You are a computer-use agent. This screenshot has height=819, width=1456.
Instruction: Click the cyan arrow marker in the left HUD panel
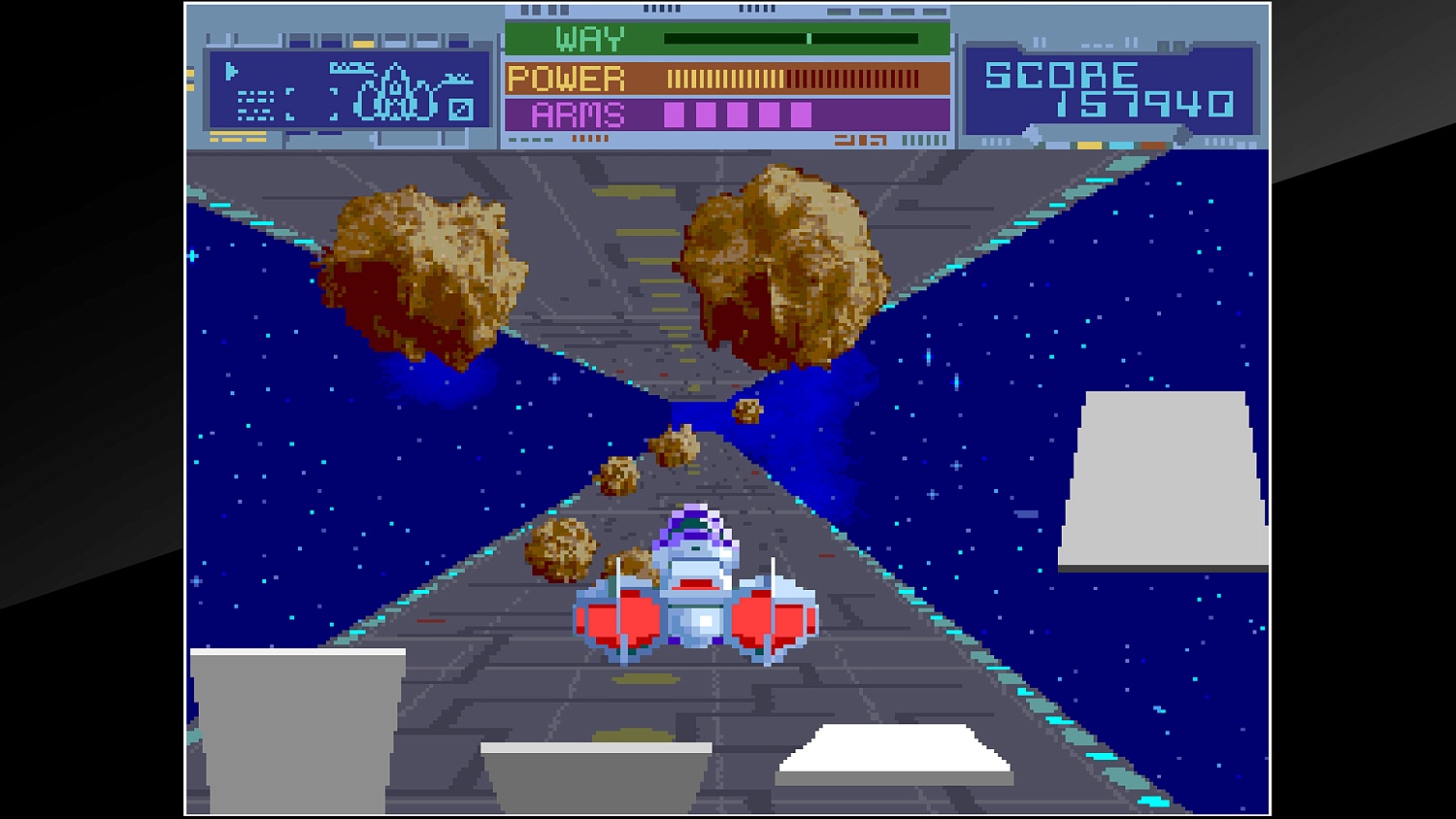click(231, 70)
